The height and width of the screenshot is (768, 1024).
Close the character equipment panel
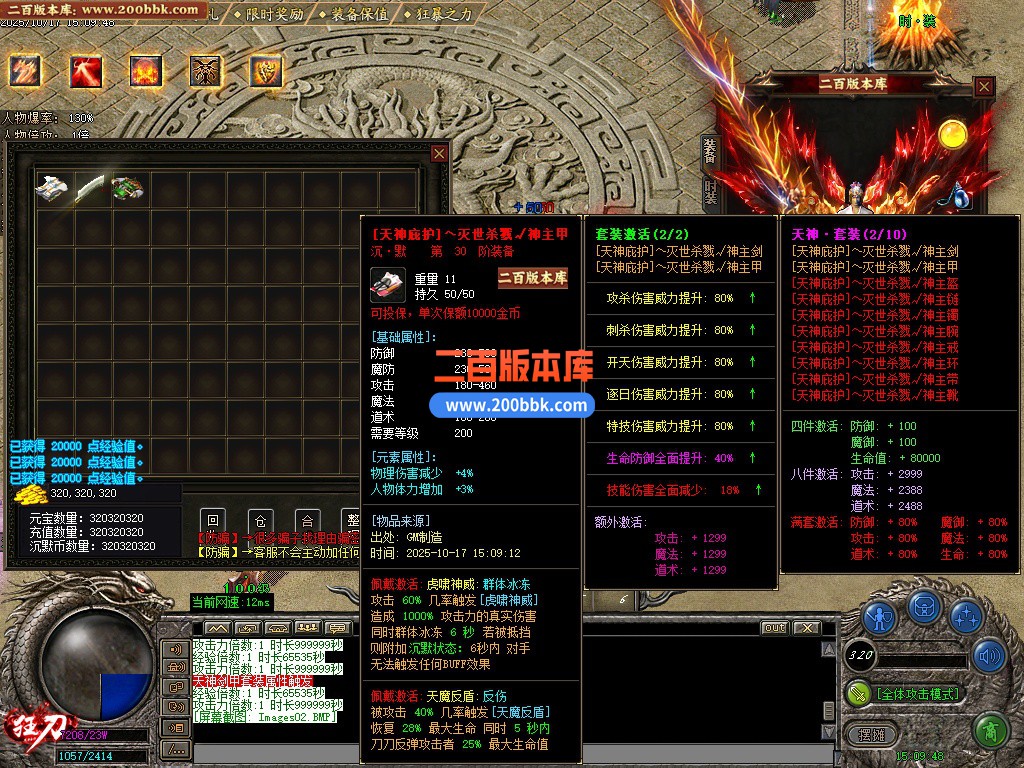pyautogui.click(x=984, y=87)
